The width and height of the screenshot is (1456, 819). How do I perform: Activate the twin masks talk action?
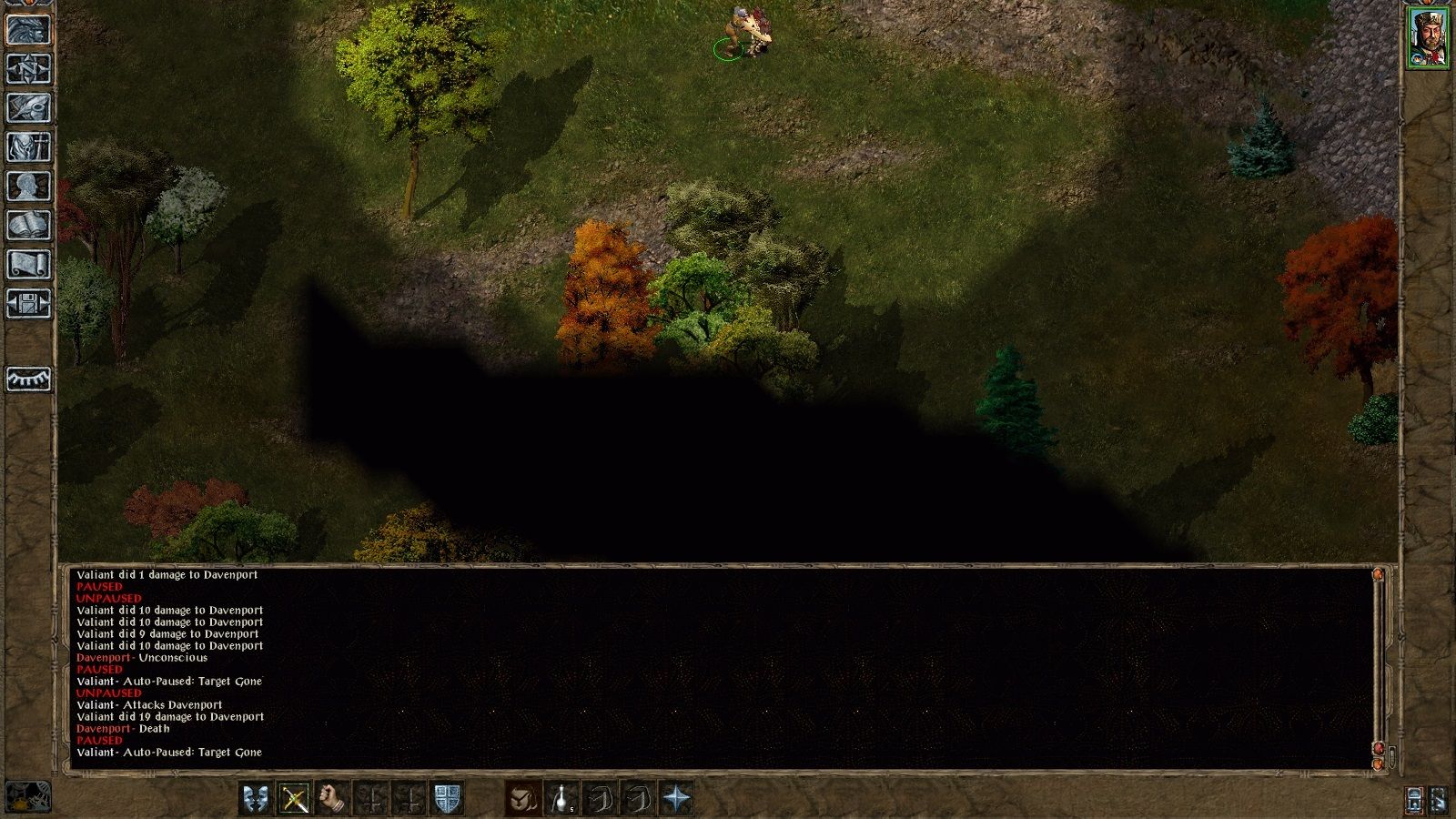(256, 799)
